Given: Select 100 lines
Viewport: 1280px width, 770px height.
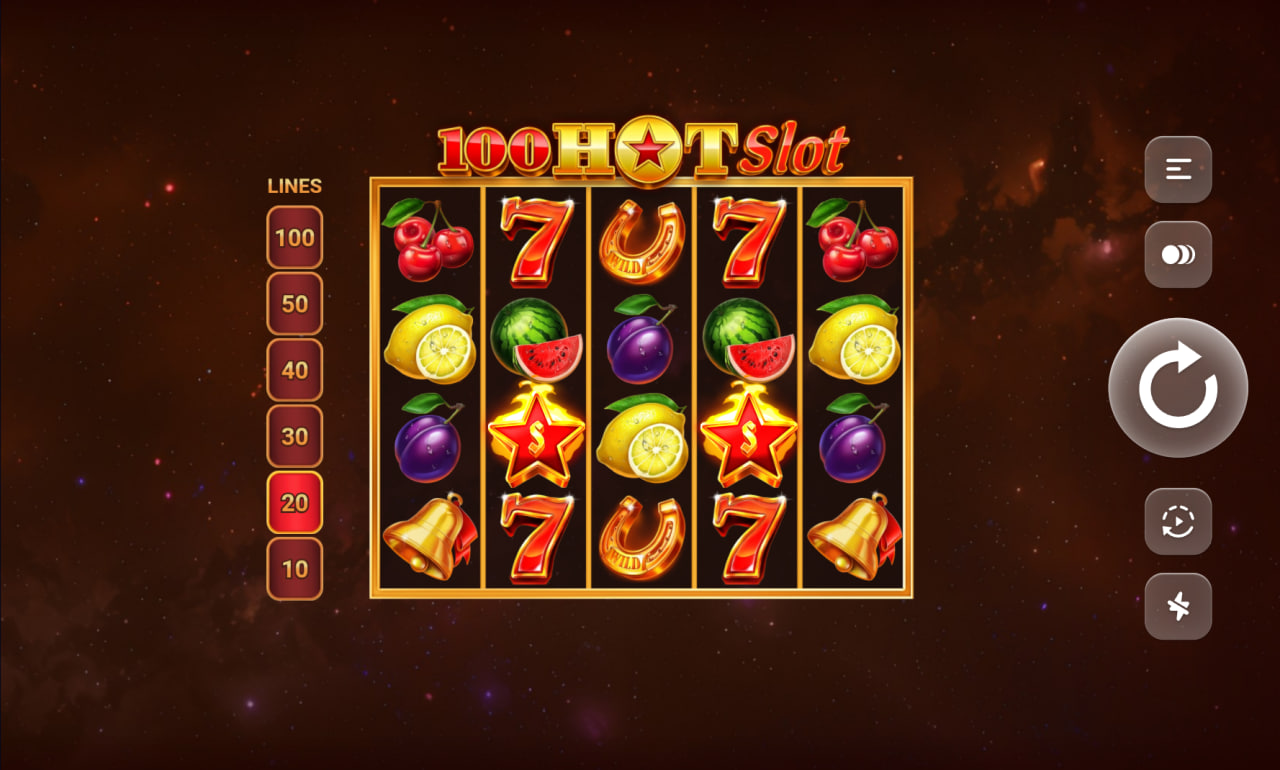Looking at the screenshot, I should 294,238.
